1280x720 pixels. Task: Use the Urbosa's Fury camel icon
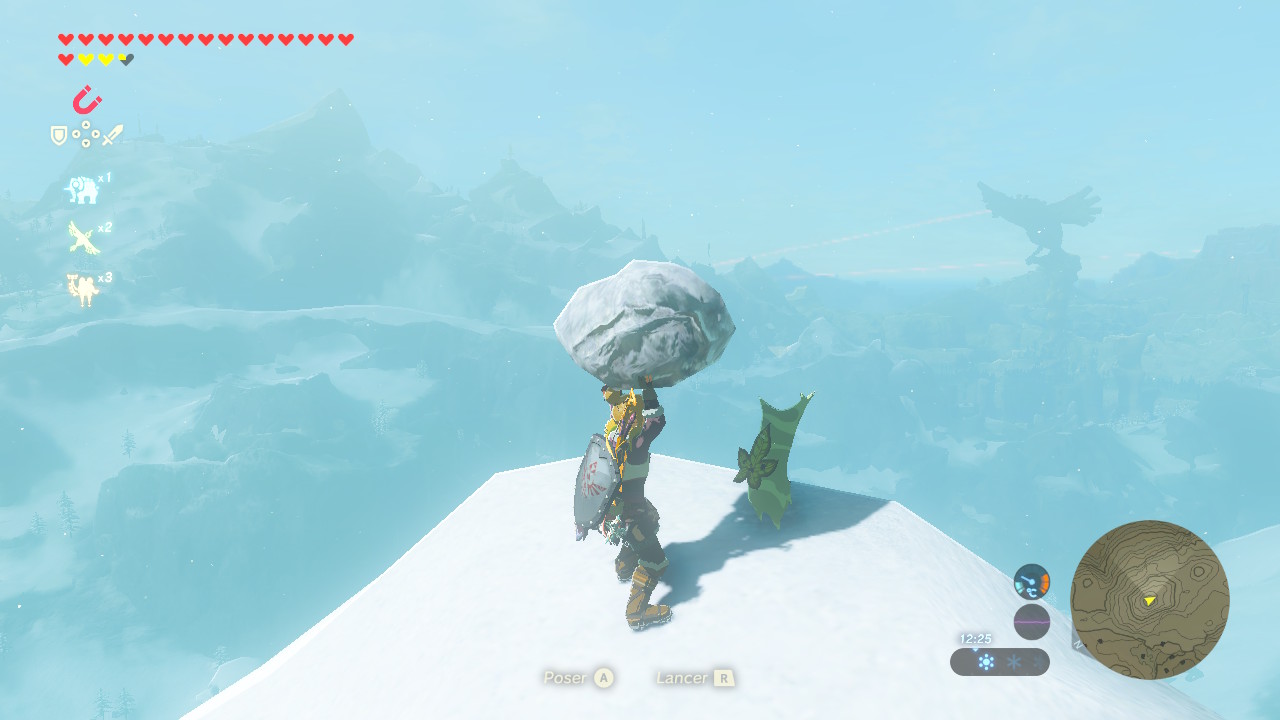click(x=82, y=289)
